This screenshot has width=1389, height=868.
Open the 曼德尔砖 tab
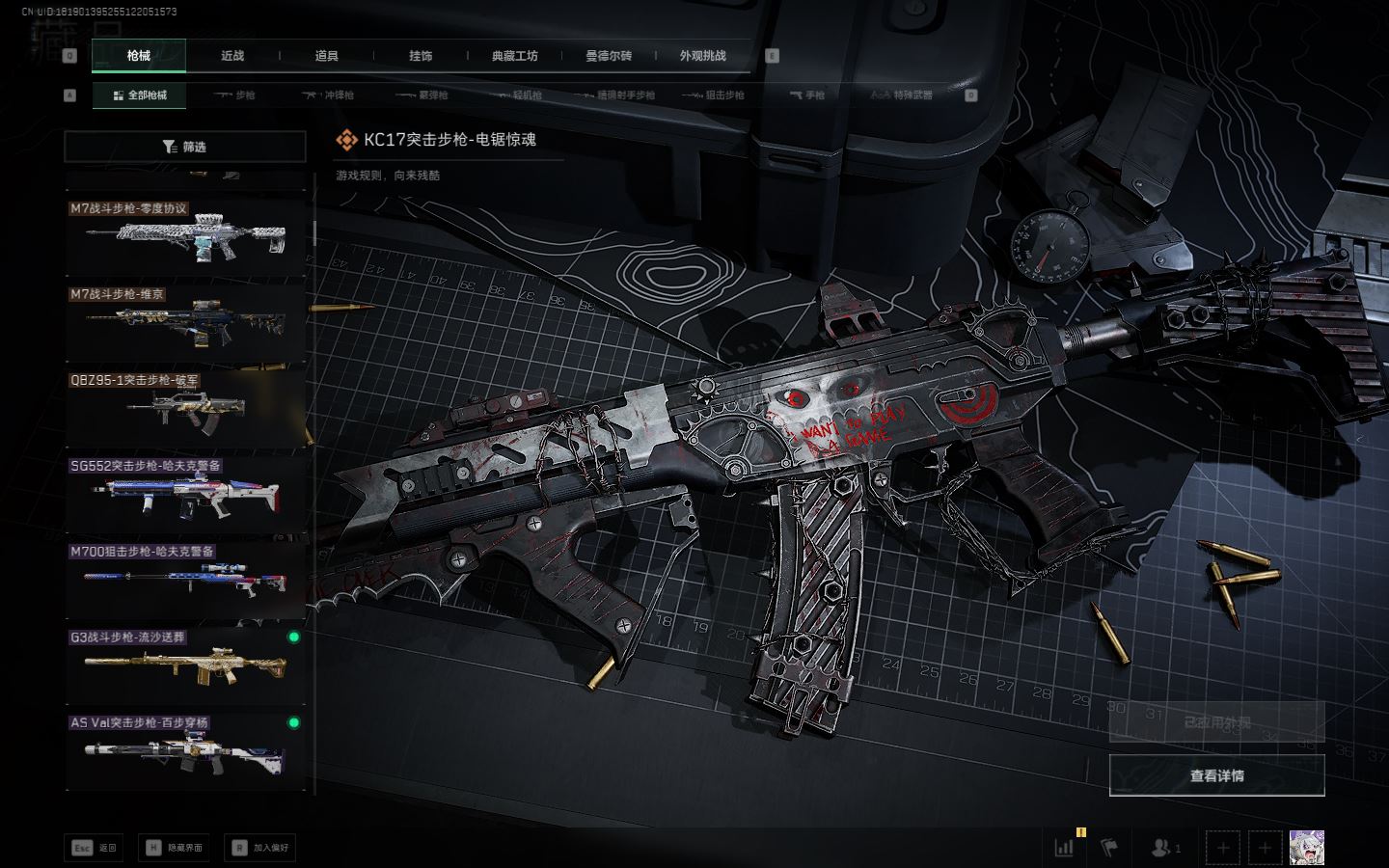click(x=609, y=56)
